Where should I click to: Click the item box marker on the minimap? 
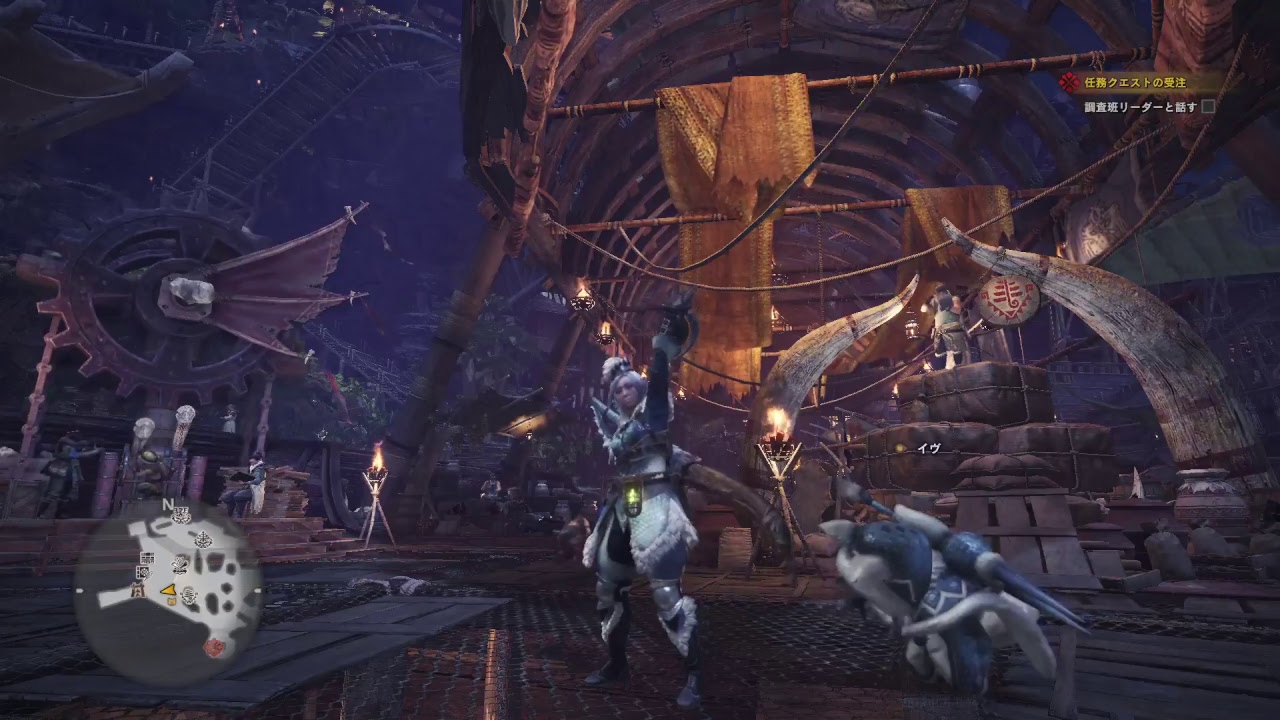(171, 601)
